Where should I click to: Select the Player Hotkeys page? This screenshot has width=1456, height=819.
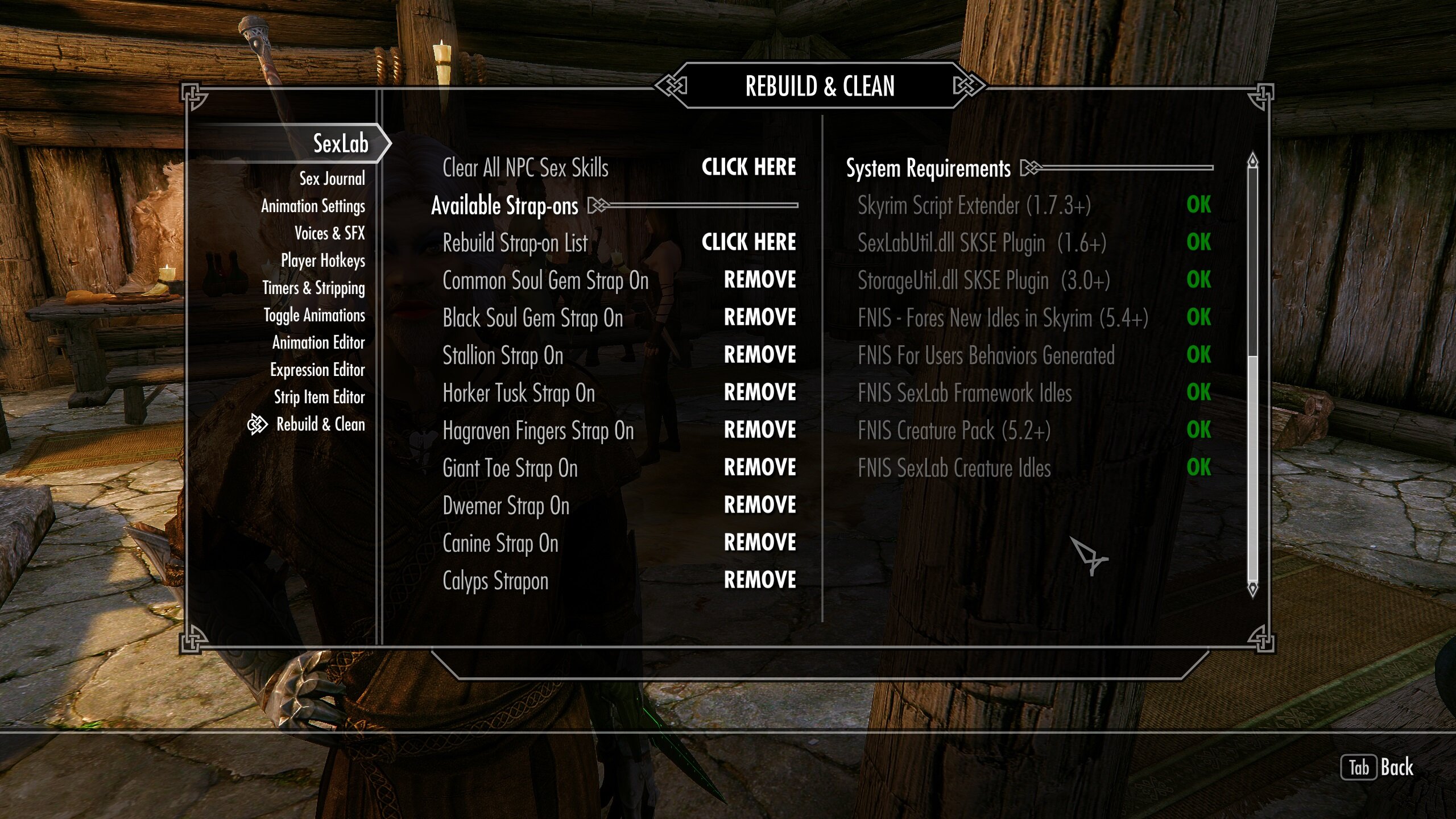click(x=322, y=260)
